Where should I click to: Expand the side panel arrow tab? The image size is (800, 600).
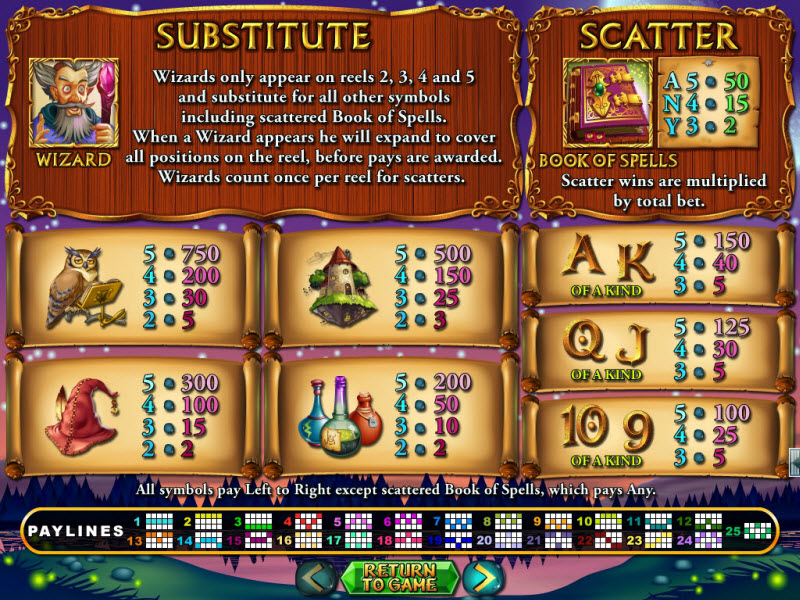794,462
